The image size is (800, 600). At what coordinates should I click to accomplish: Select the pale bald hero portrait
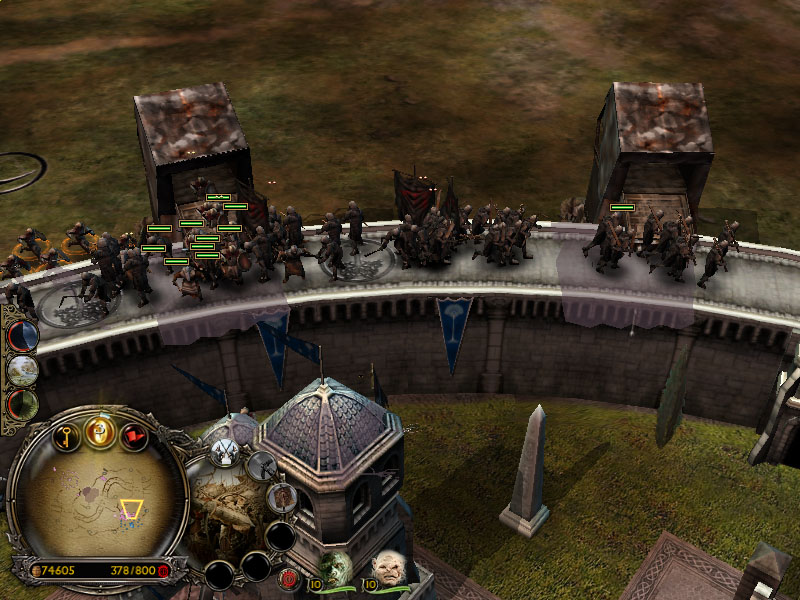pyautogui.click(x=388, y=569)
